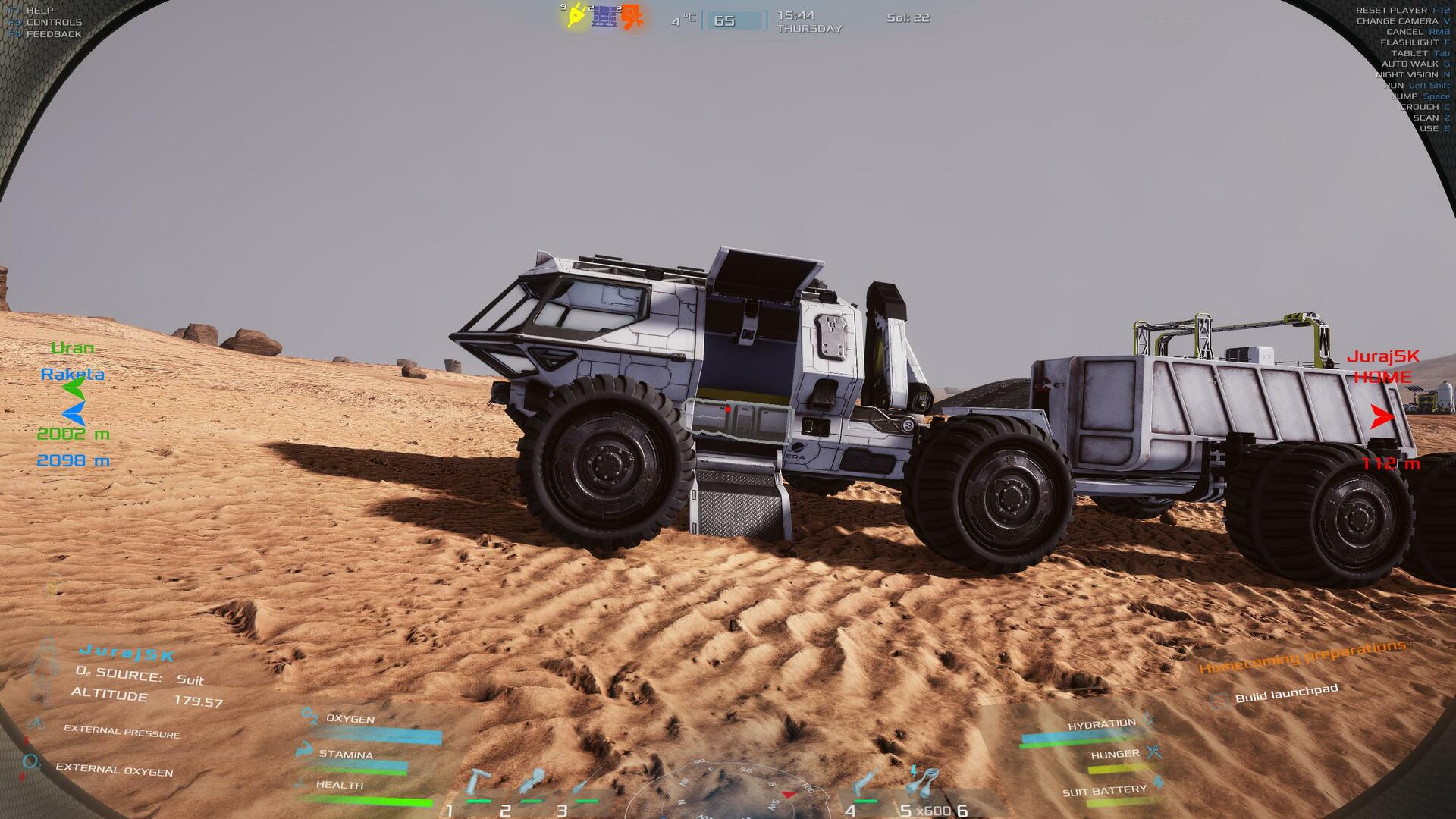Screen dimensions: 1456x819
Task: Select the x600 item in hotbar slot 5
Action: 923,783
